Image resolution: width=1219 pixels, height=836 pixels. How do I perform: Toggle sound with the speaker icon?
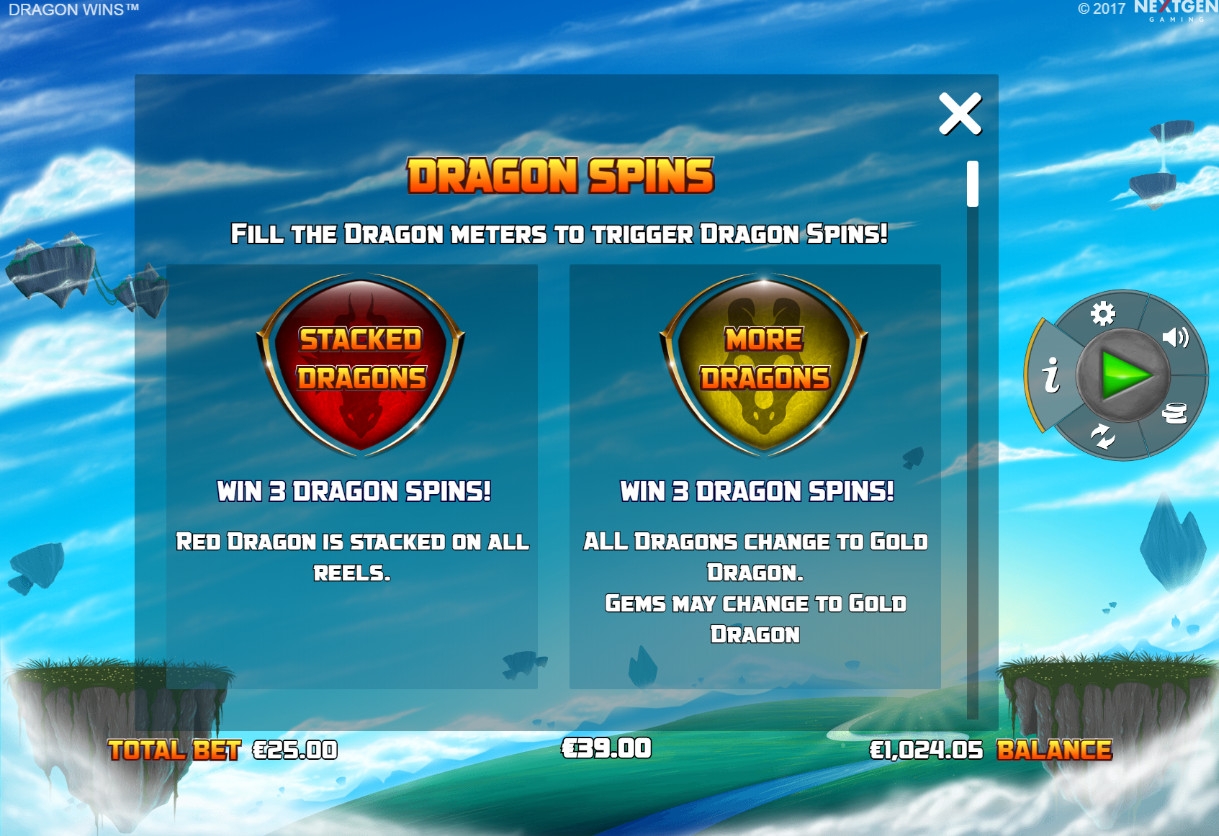1175,337
